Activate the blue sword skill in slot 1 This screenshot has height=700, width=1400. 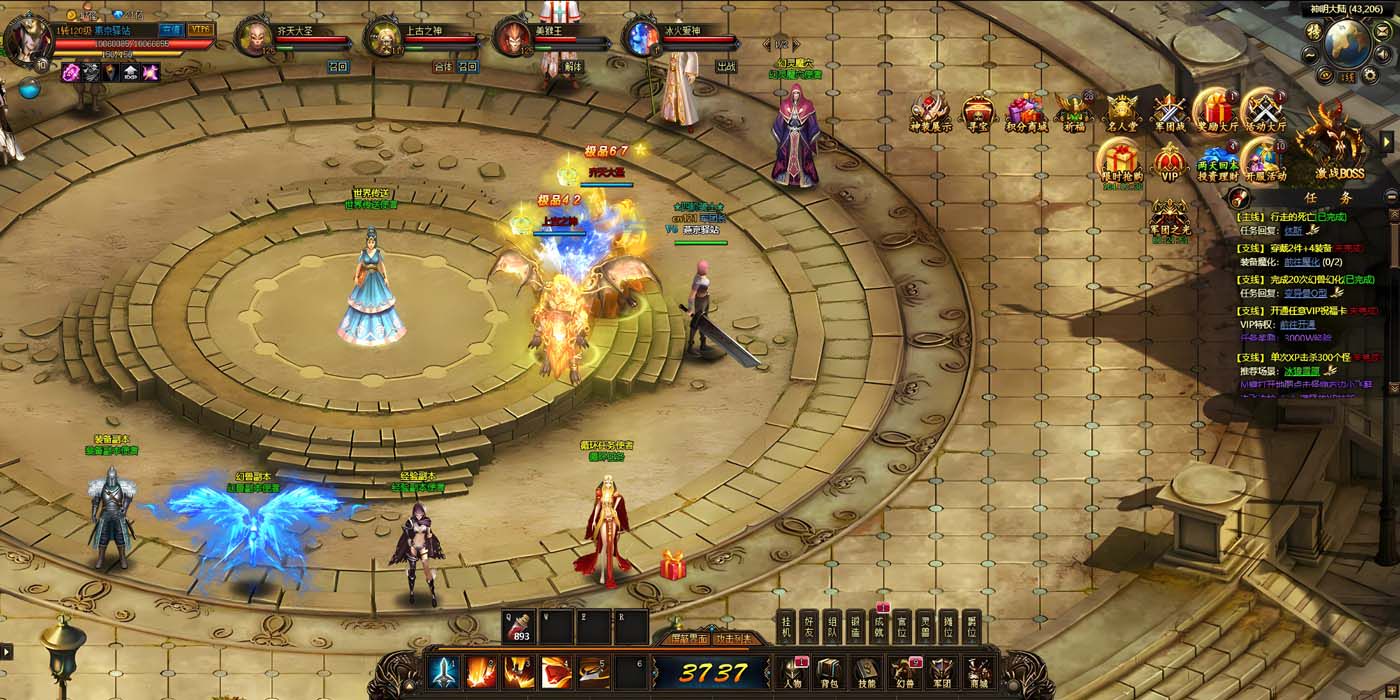443,671
